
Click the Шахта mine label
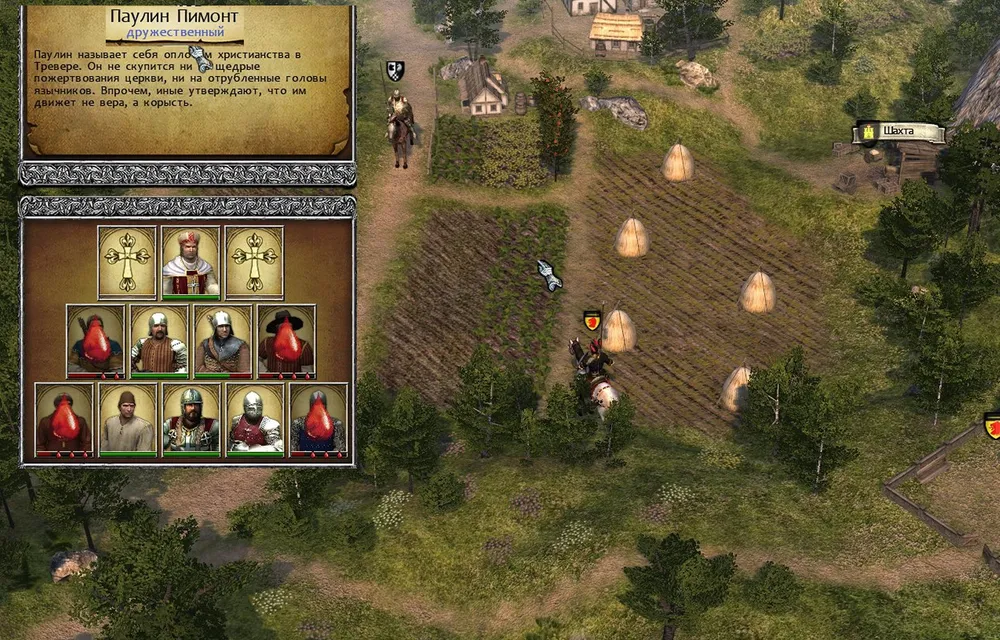coord(899,132)
